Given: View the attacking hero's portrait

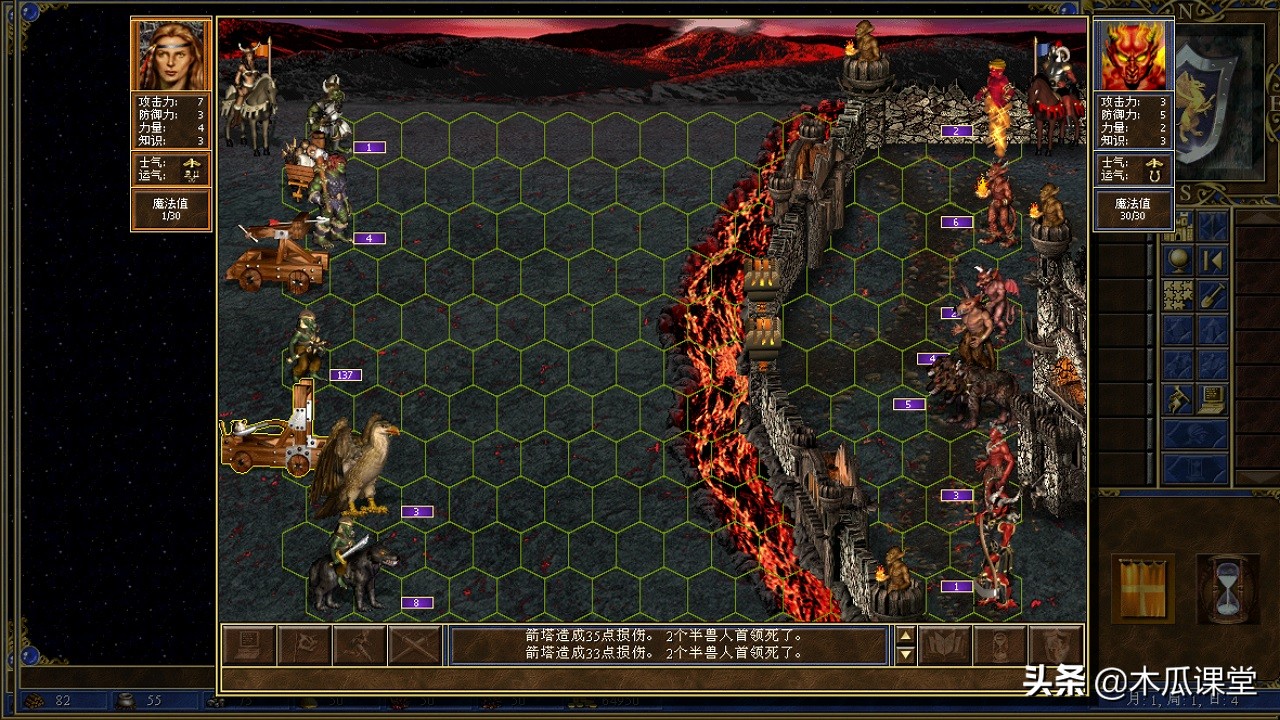Looking at the screenshot, I should coord(171,55).
